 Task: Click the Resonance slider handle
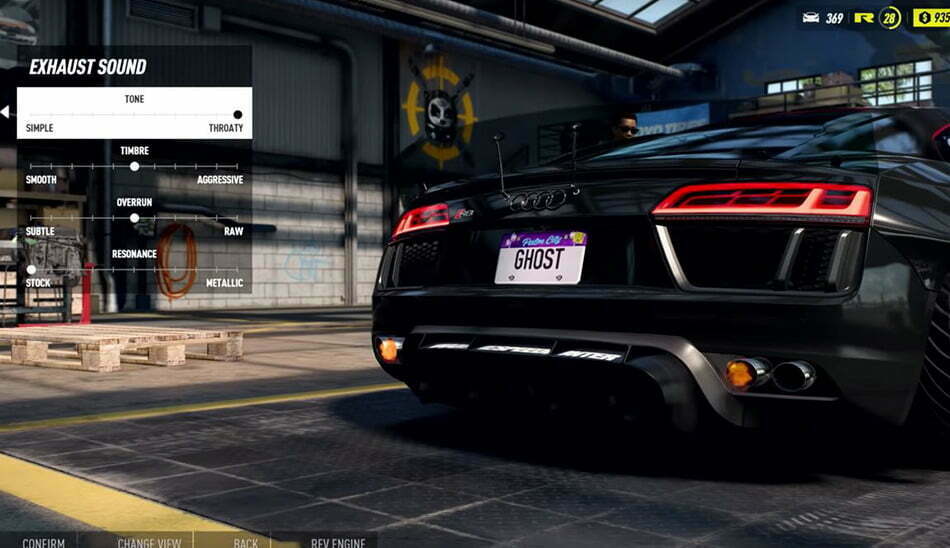[x=31, y=270]
